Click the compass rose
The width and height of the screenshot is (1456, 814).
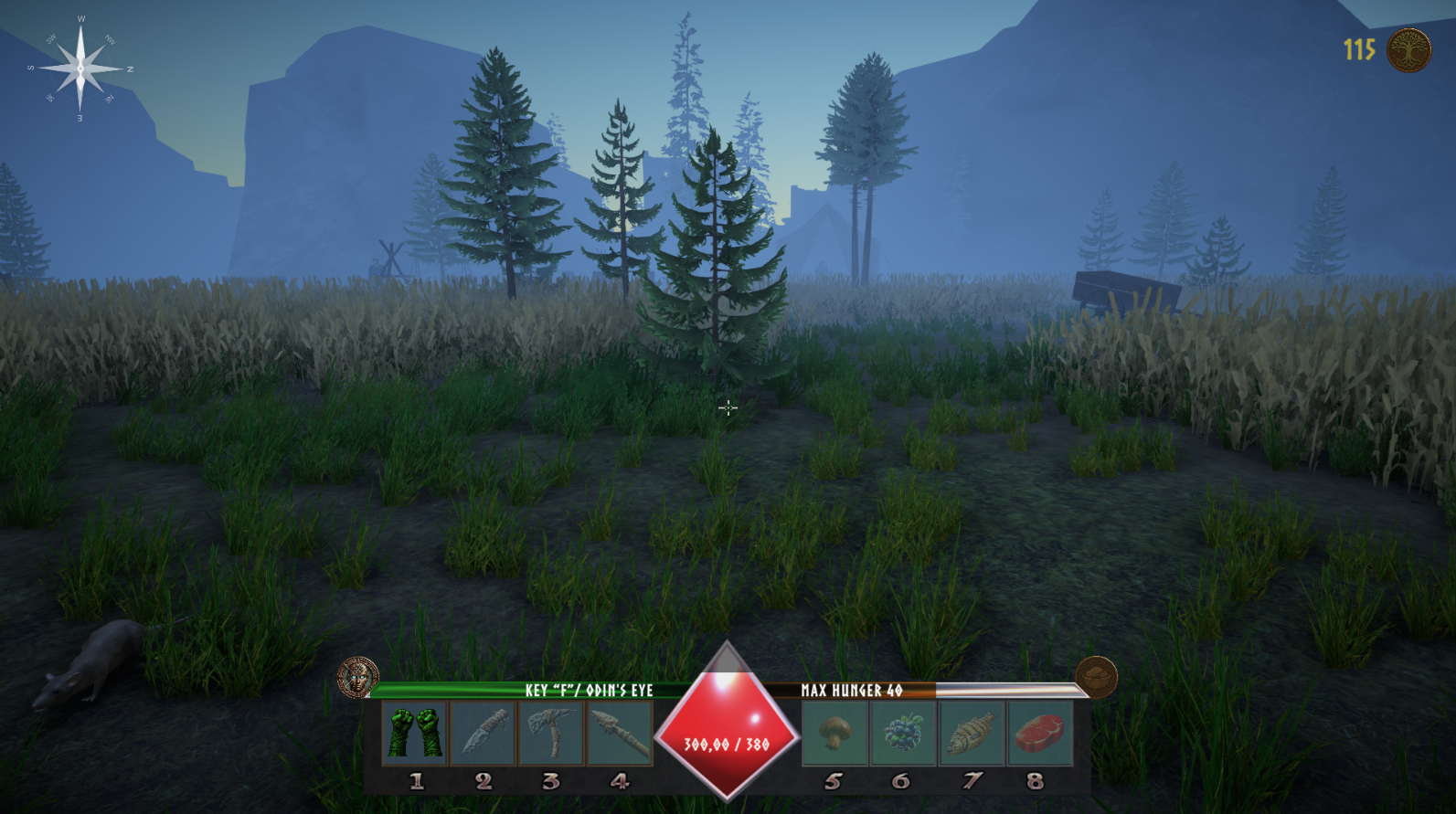[x=80, y=68]
